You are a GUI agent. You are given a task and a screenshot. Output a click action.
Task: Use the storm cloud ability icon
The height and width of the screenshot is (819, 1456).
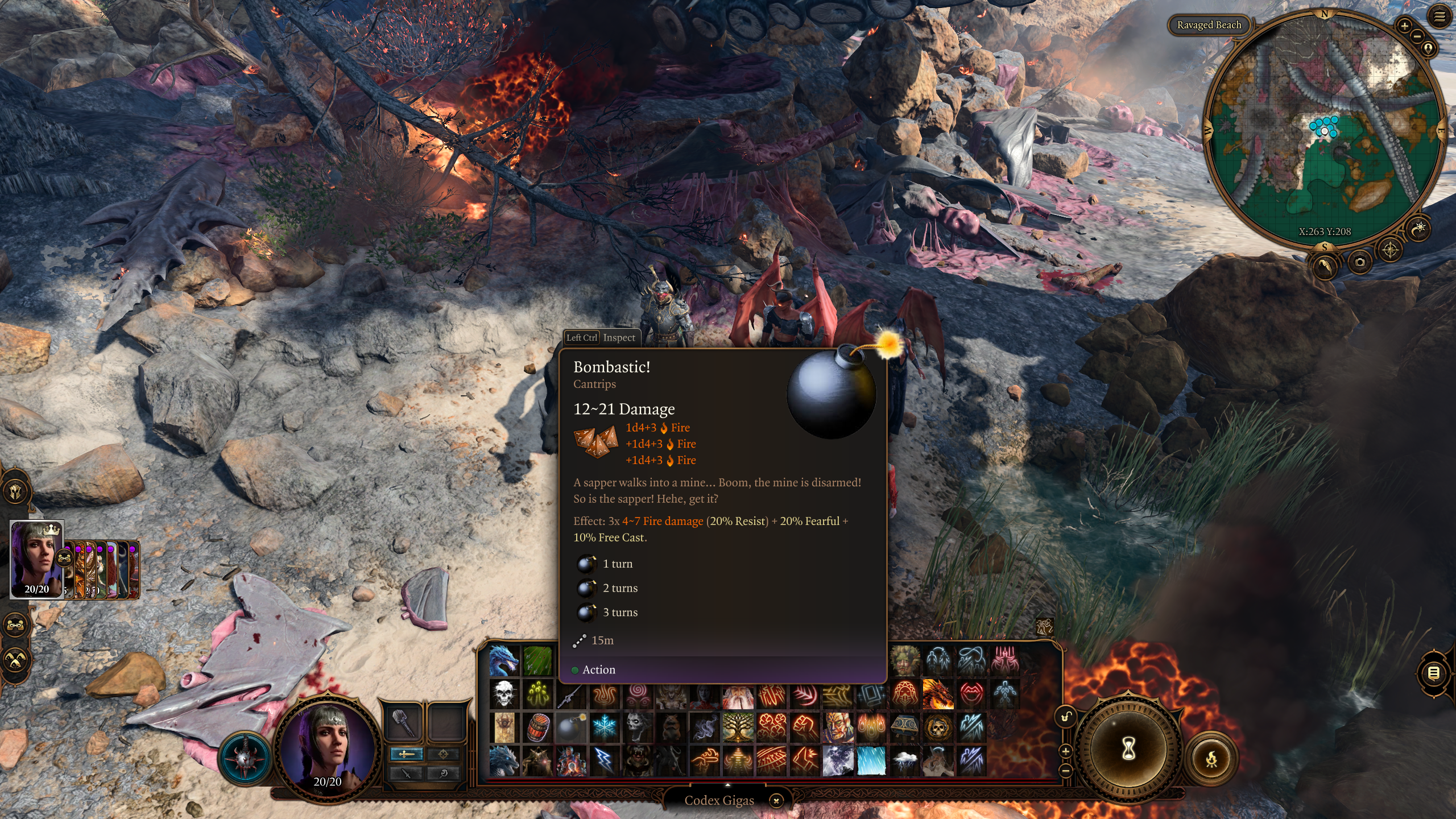pyautogui.click(x=904, y=760)
